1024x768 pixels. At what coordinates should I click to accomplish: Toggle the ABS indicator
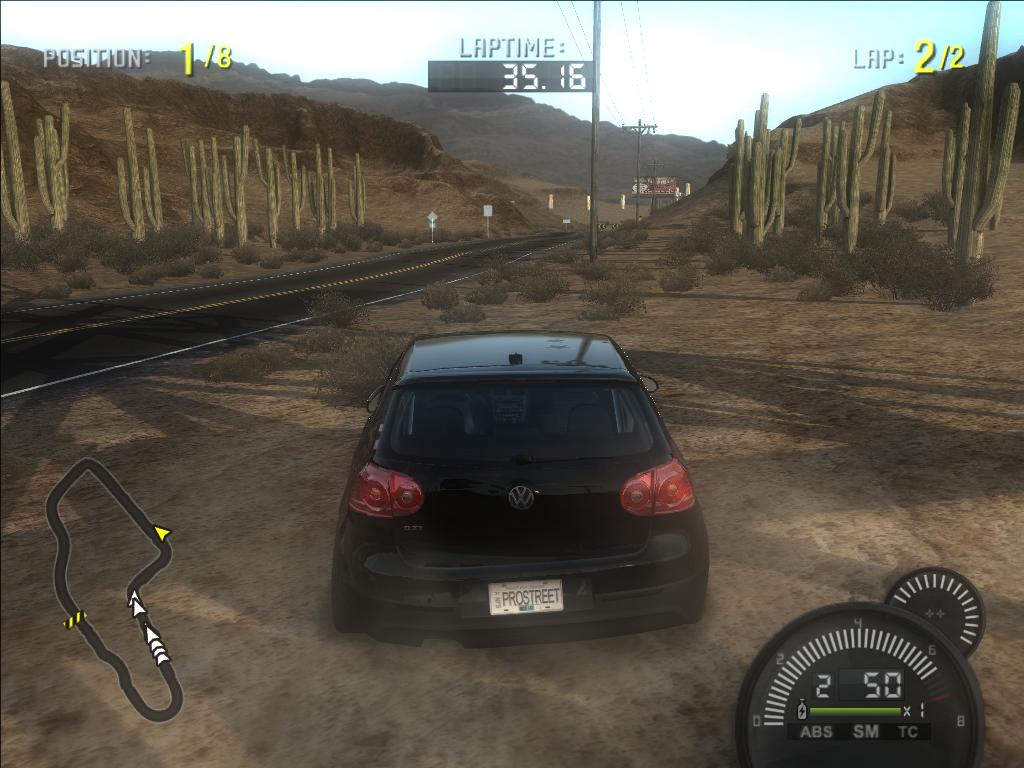tap(816, 732)
